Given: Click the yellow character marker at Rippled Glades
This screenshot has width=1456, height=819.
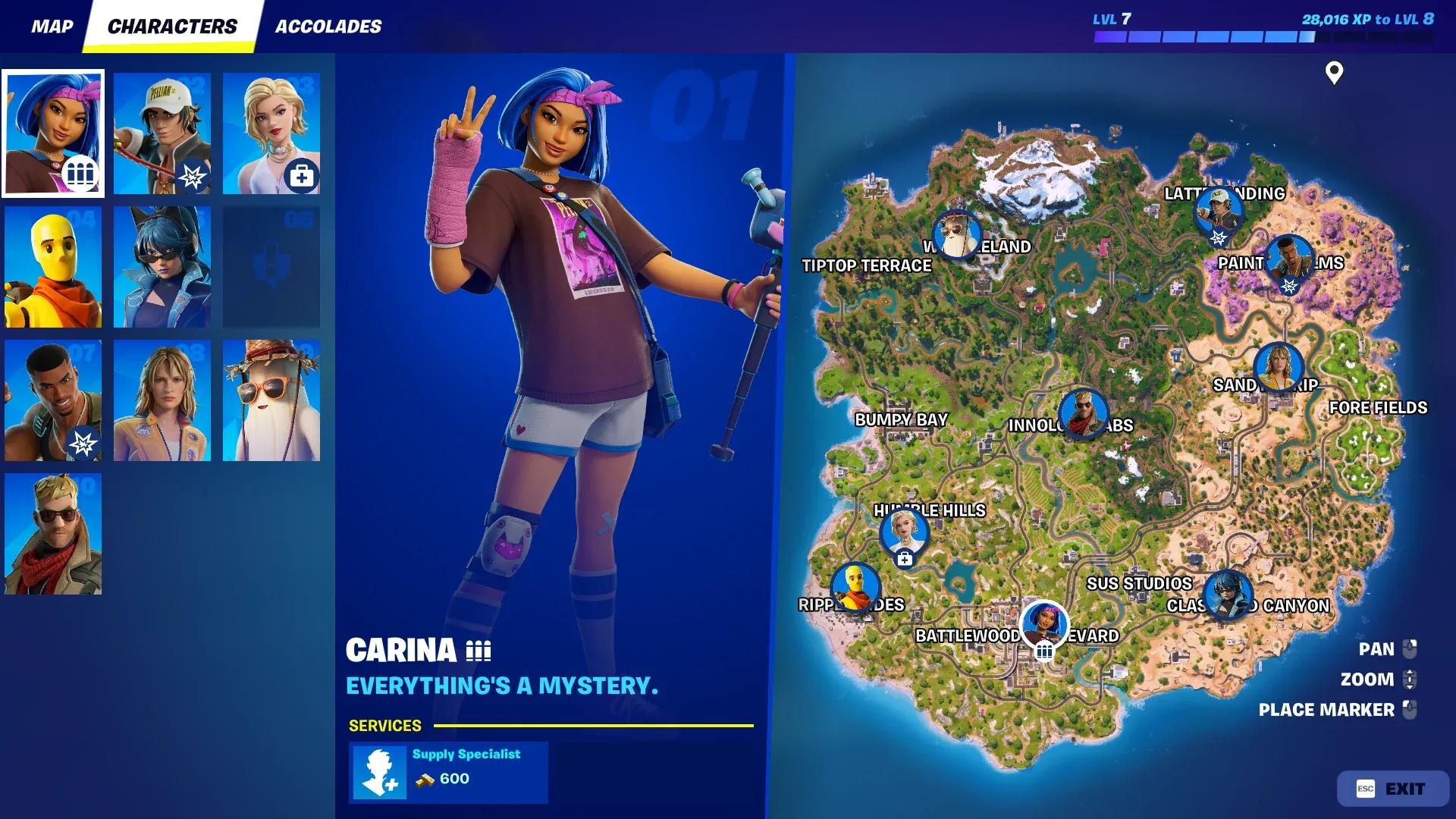Looking at the screenshot, I should 856,586.
